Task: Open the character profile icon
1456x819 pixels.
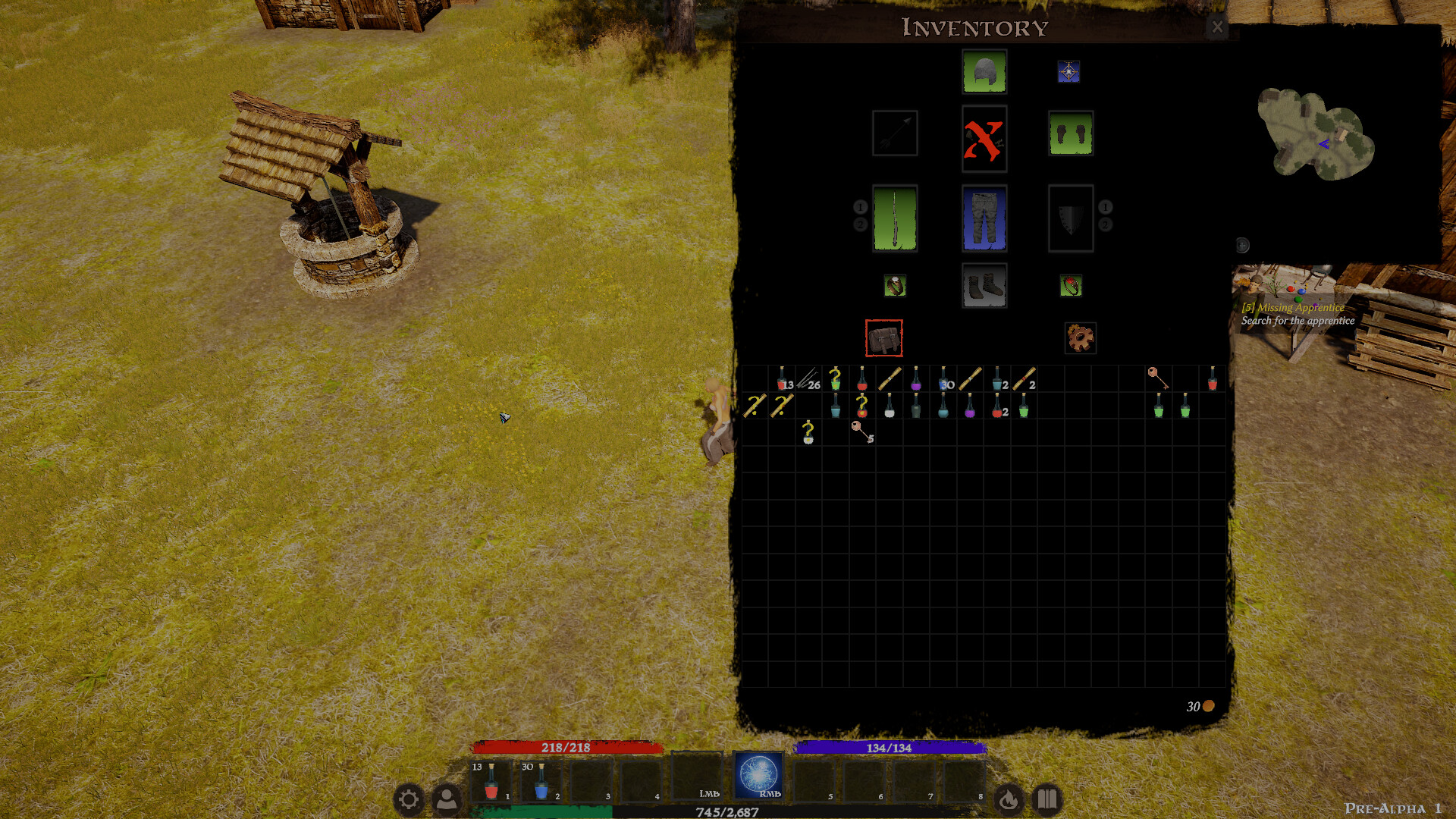Action: [x=447, y=799]
